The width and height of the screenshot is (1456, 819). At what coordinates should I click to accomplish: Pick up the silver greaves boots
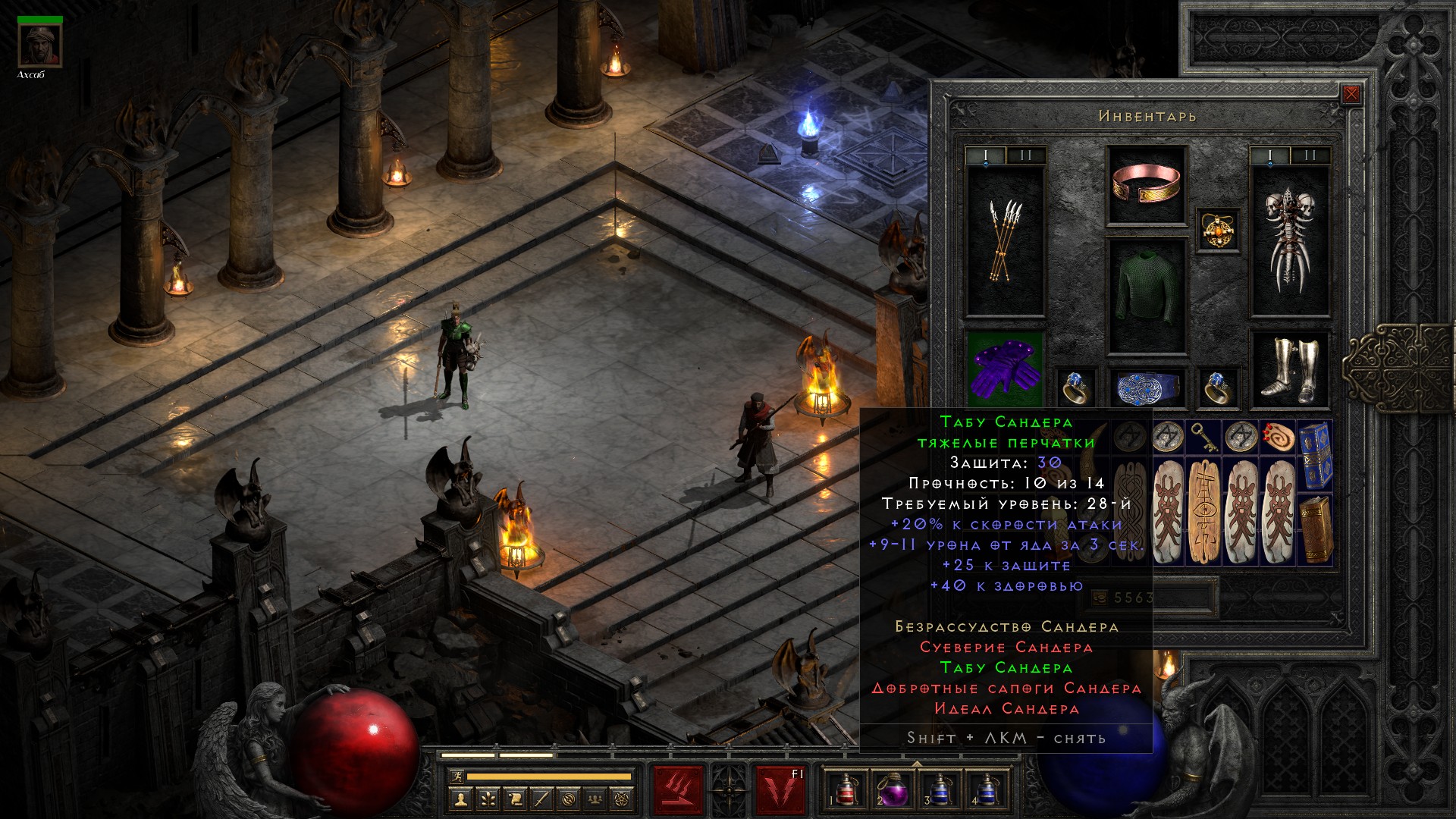pyautogui.click(x=1289, y=369)
